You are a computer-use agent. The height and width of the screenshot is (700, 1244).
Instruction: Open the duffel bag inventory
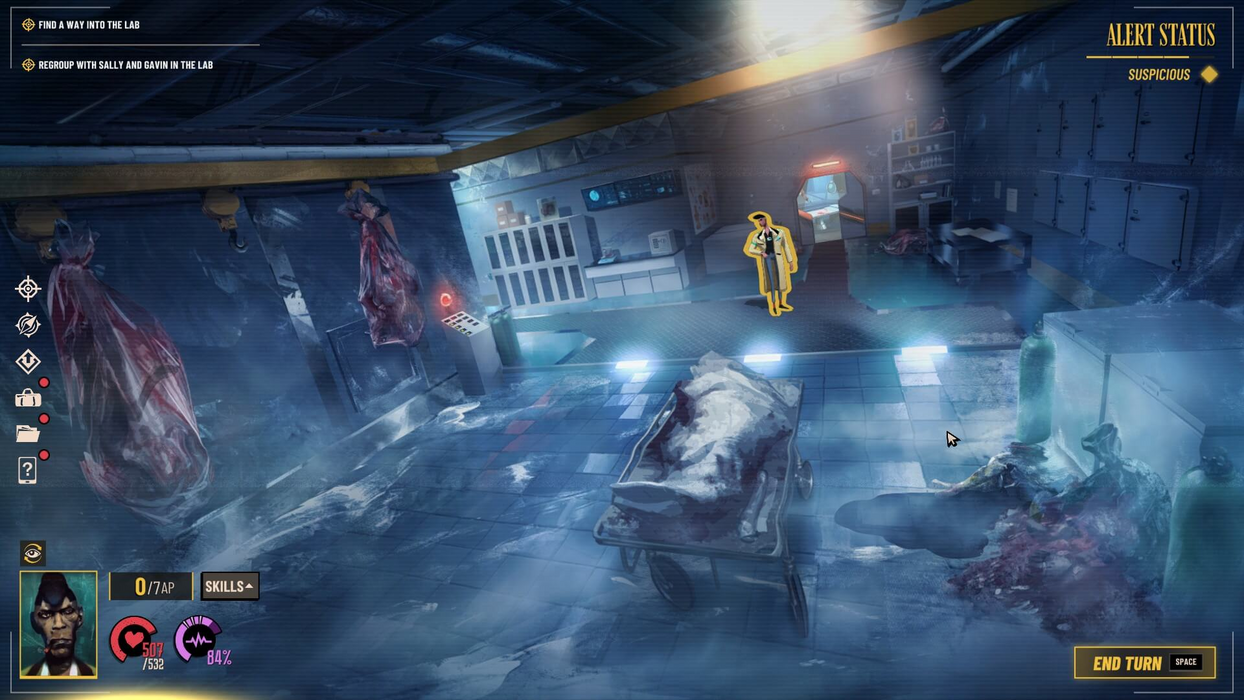coord(28,399)
